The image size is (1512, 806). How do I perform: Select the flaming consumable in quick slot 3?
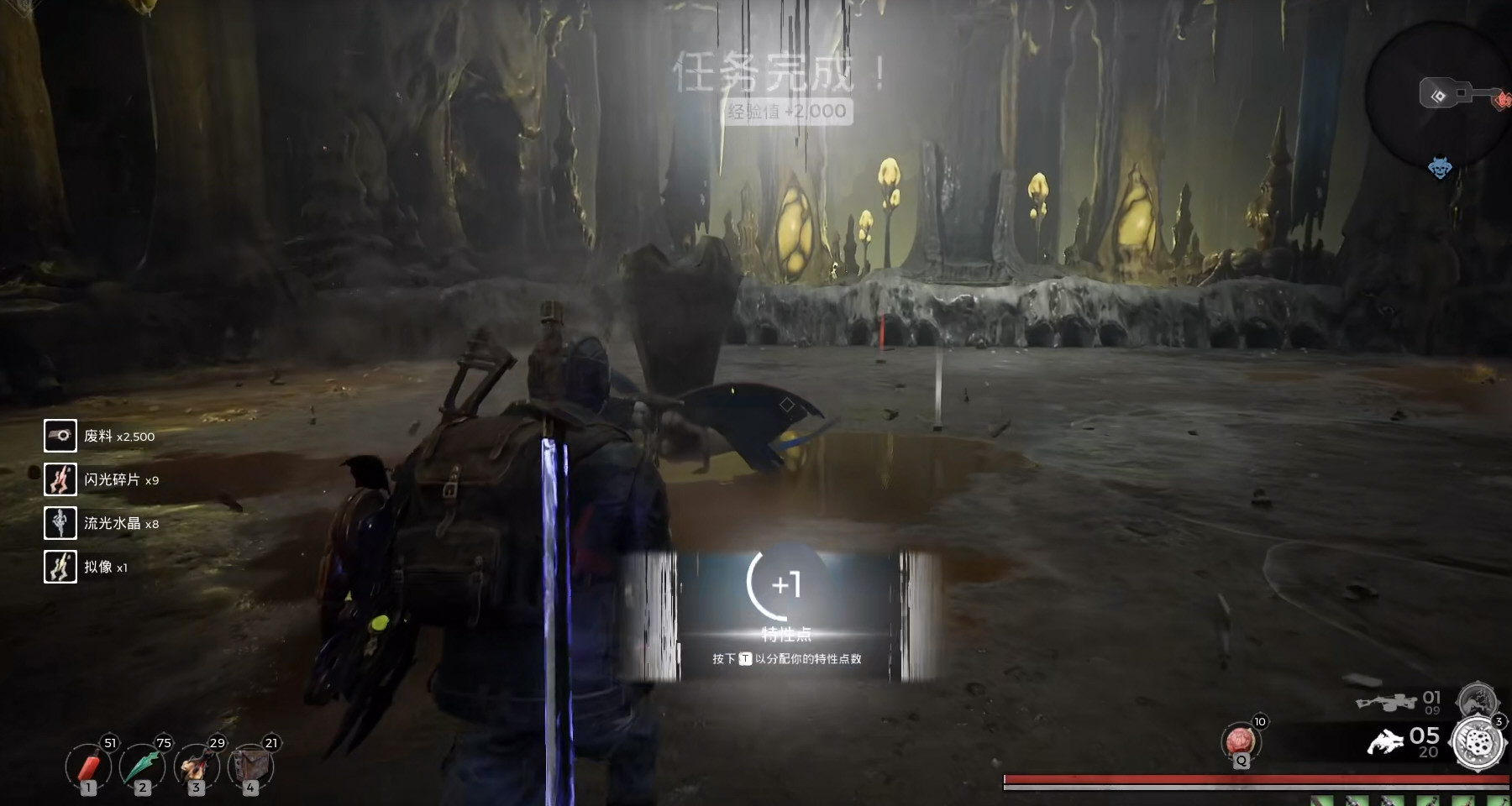[197, 767]
